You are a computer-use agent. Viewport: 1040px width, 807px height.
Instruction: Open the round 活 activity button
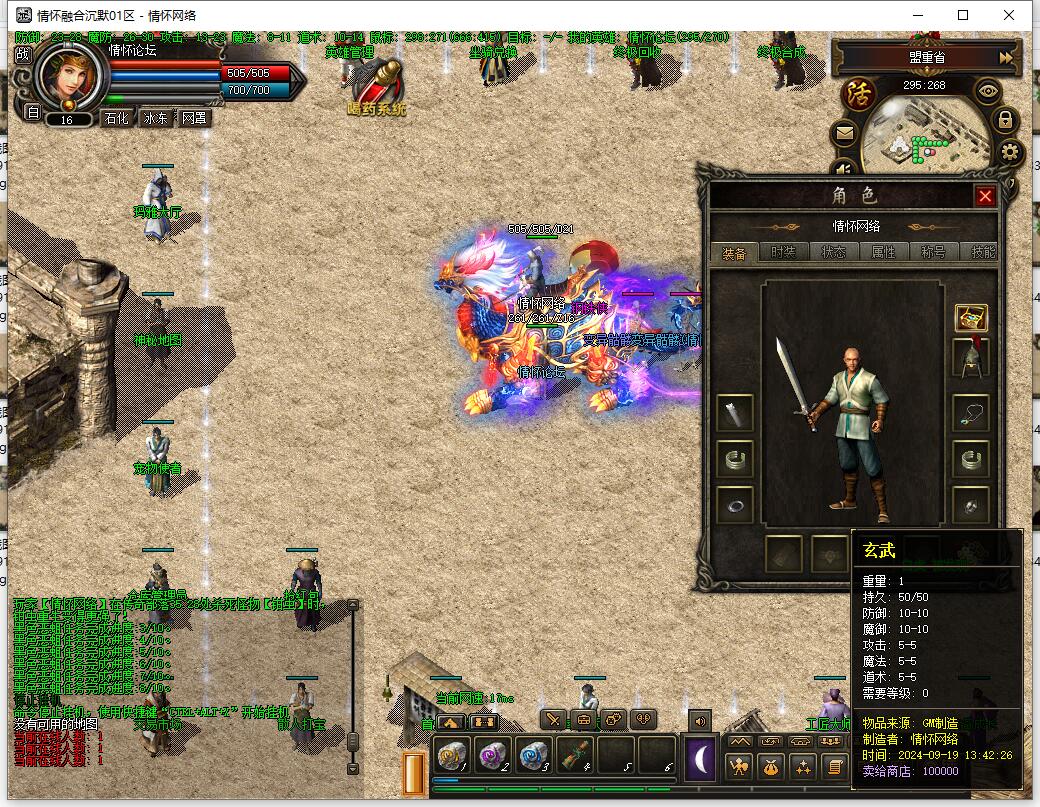coord(859,95)
